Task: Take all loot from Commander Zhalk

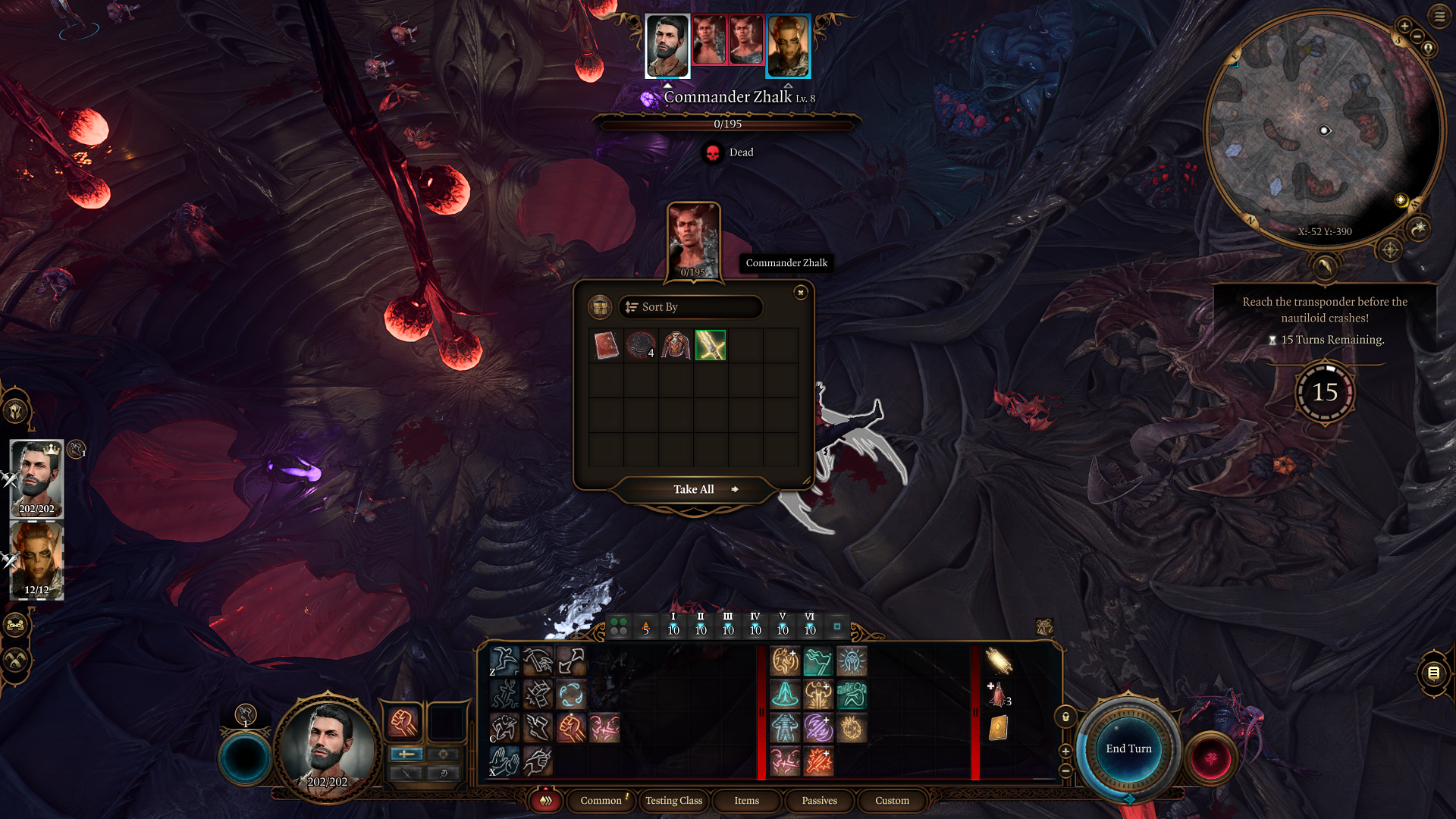Action: pos(694,490)
